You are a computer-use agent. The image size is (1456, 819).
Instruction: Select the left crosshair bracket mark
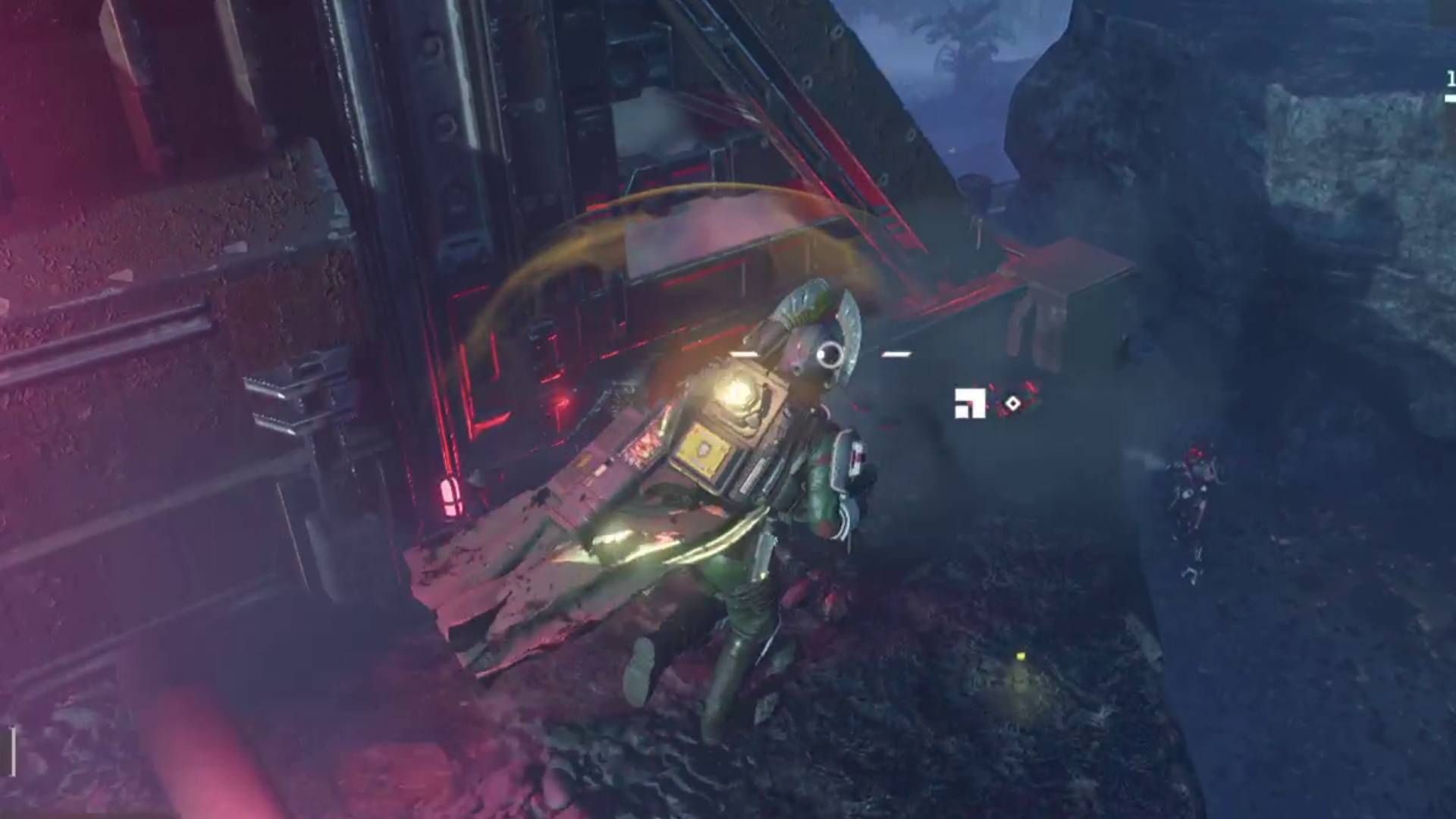743,353
